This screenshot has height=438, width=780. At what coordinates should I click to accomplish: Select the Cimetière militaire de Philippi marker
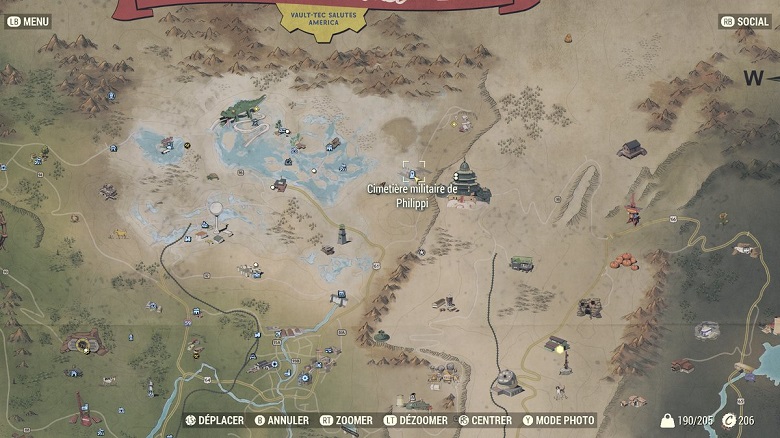click(x=413, y=172)
